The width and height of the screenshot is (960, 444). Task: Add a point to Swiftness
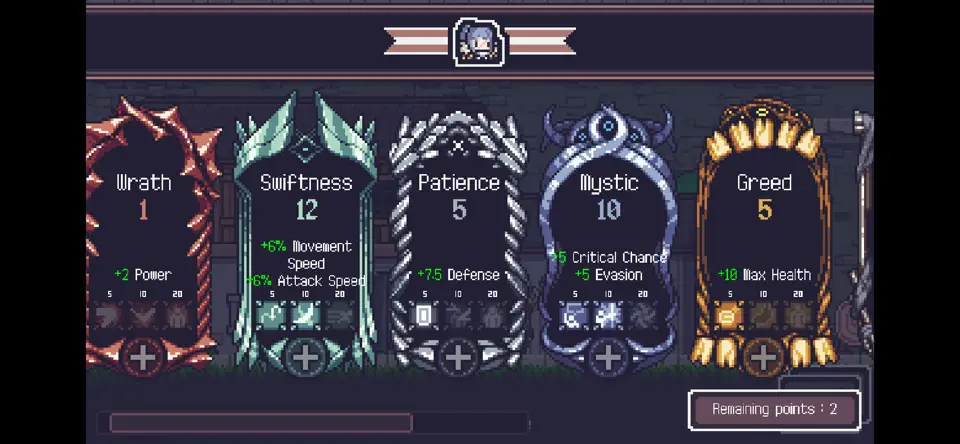click(x=305, y=357)
